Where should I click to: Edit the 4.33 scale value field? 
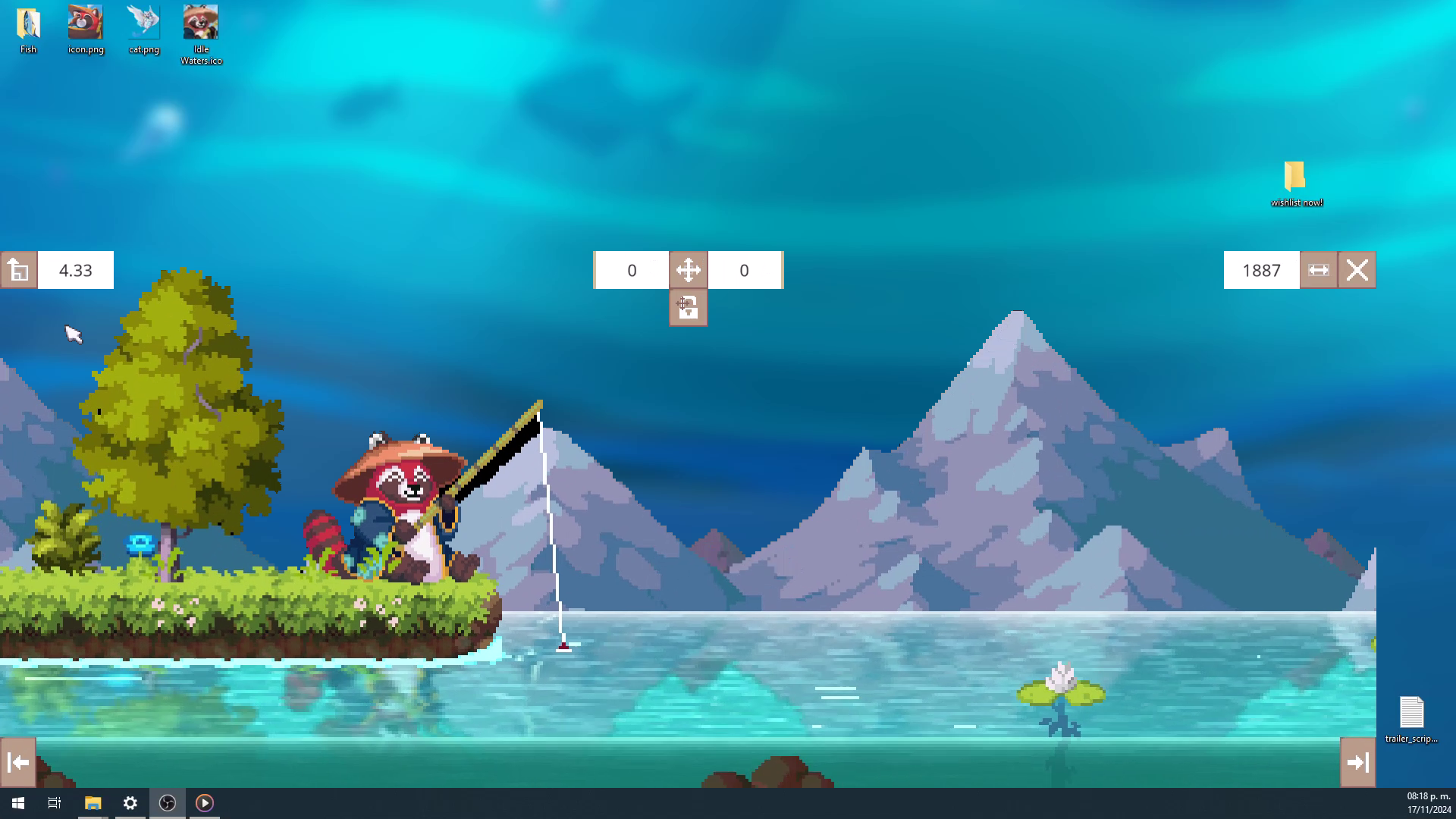pos(76,271)
